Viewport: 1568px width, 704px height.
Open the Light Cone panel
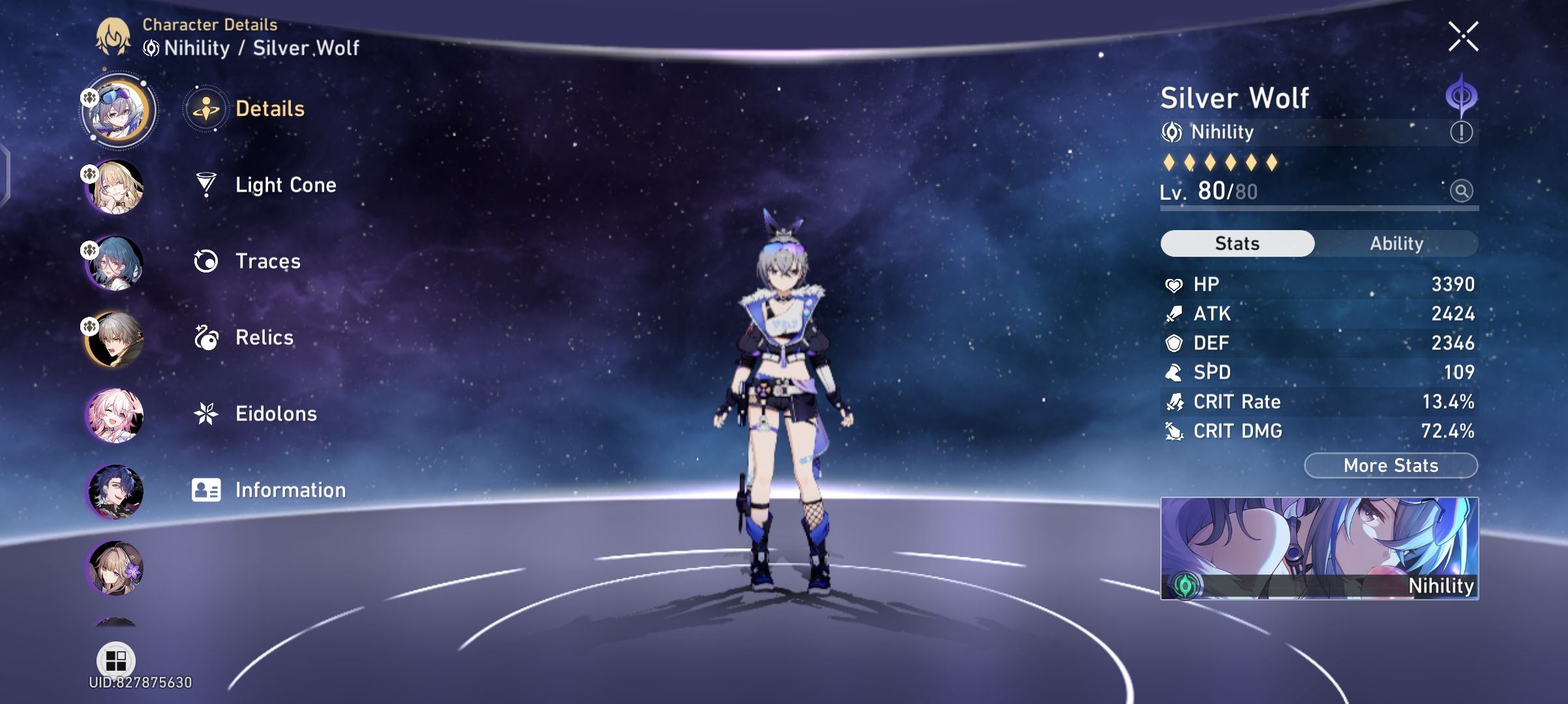tap(284, 185)
